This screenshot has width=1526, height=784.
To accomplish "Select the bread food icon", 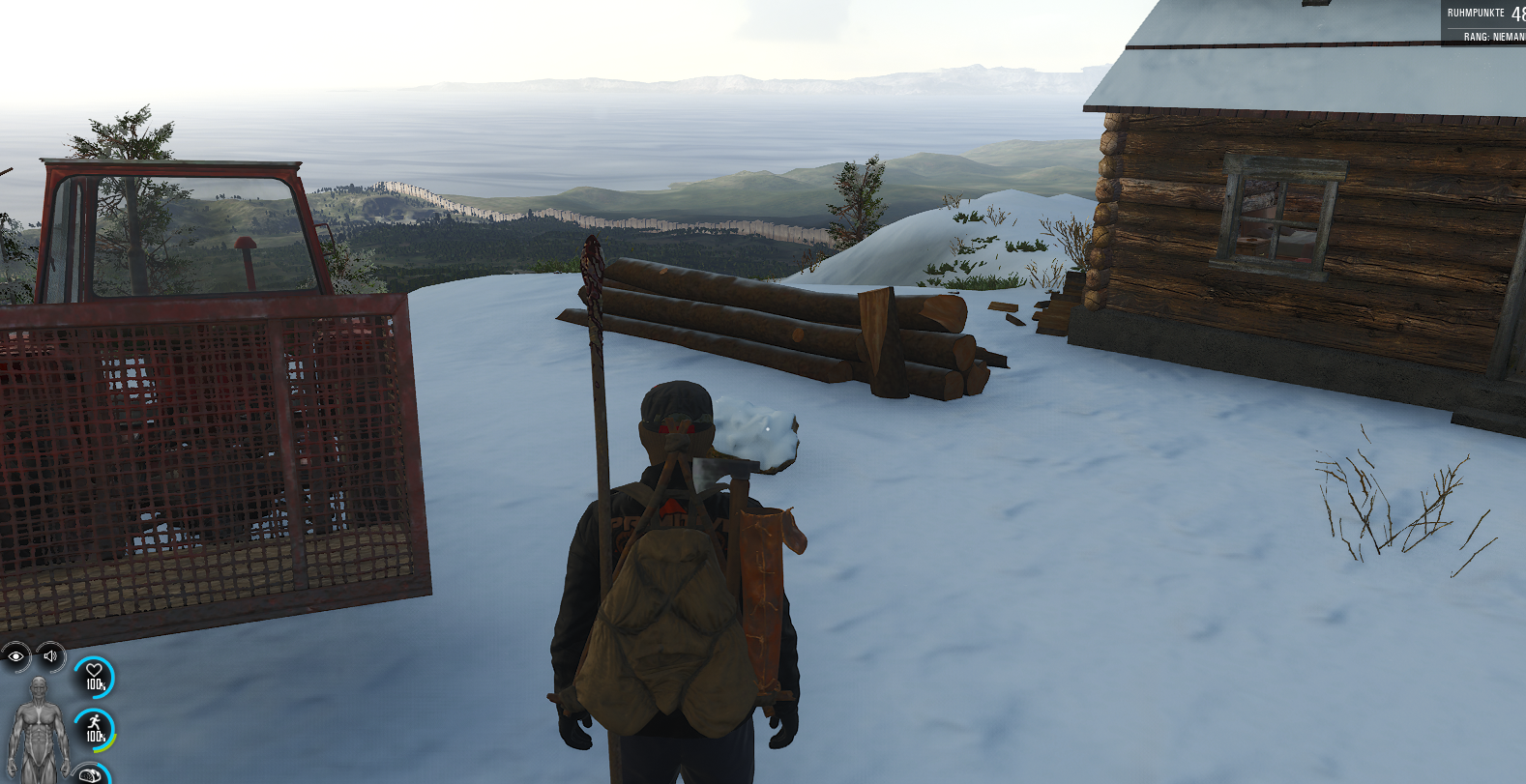I will click(x=91, y=775).
